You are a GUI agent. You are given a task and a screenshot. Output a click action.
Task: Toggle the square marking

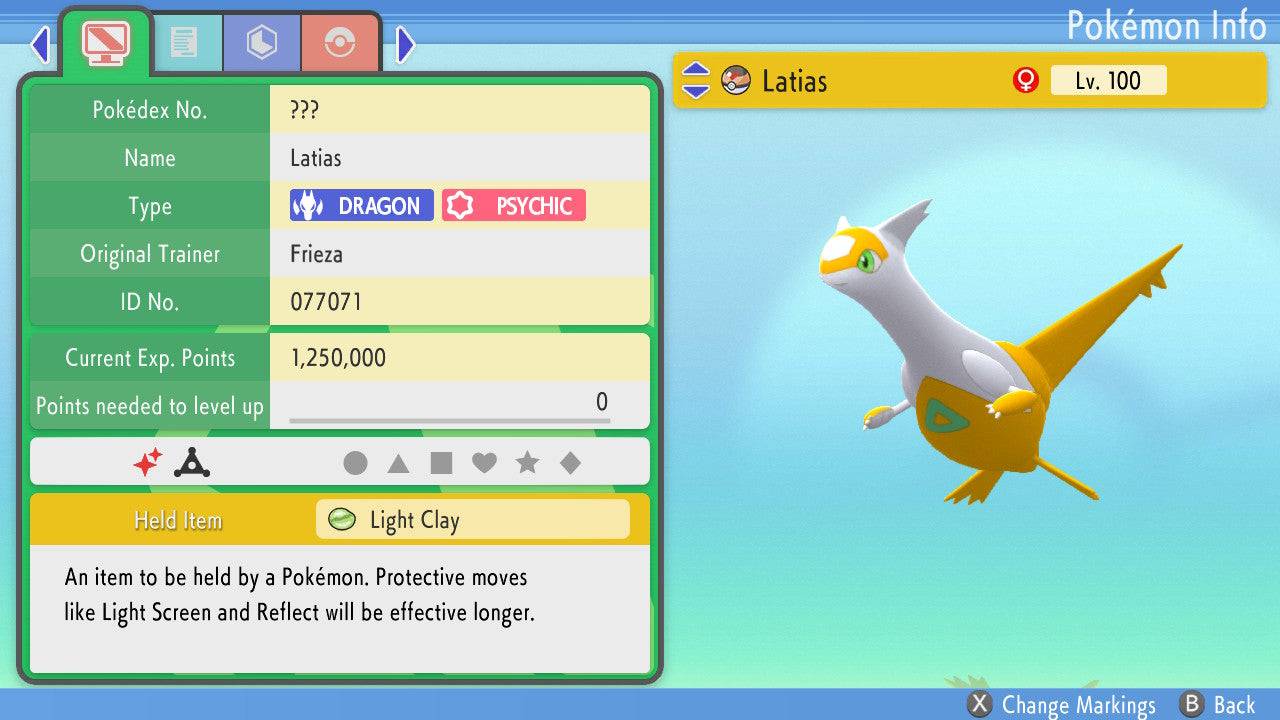(441, 463)
